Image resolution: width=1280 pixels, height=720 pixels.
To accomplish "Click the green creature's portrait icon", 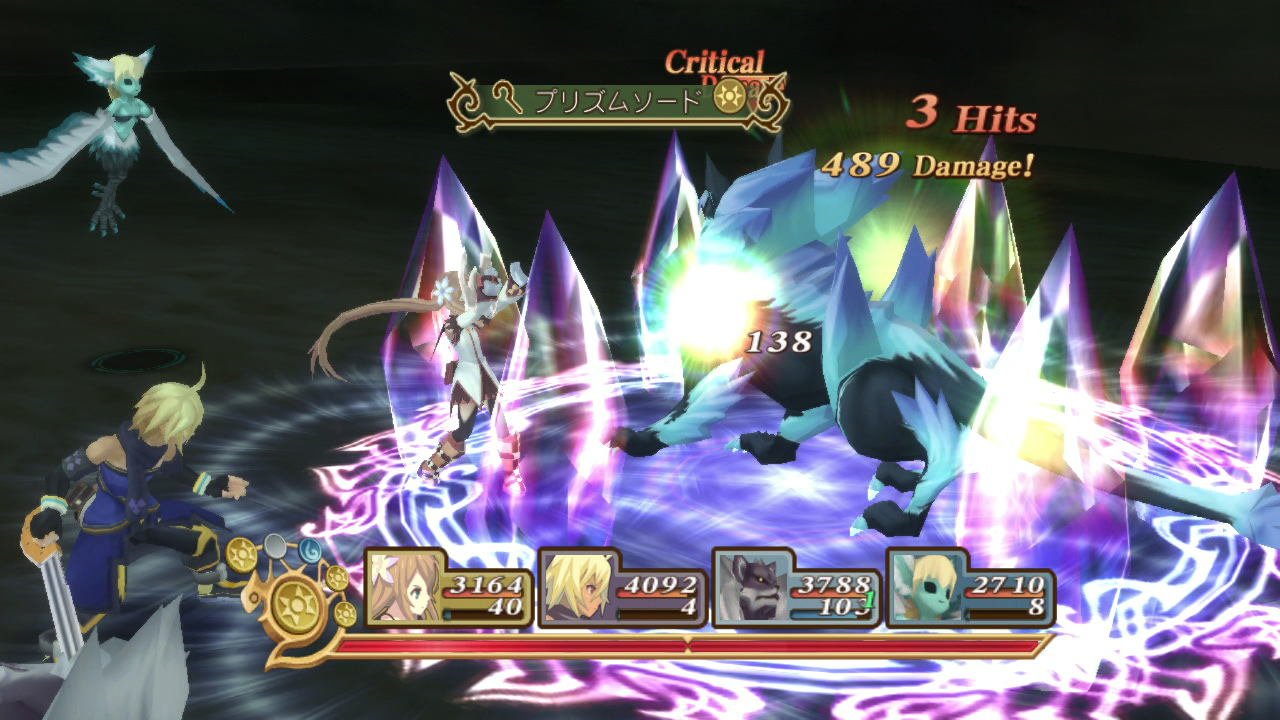I will tap(928, 586).
